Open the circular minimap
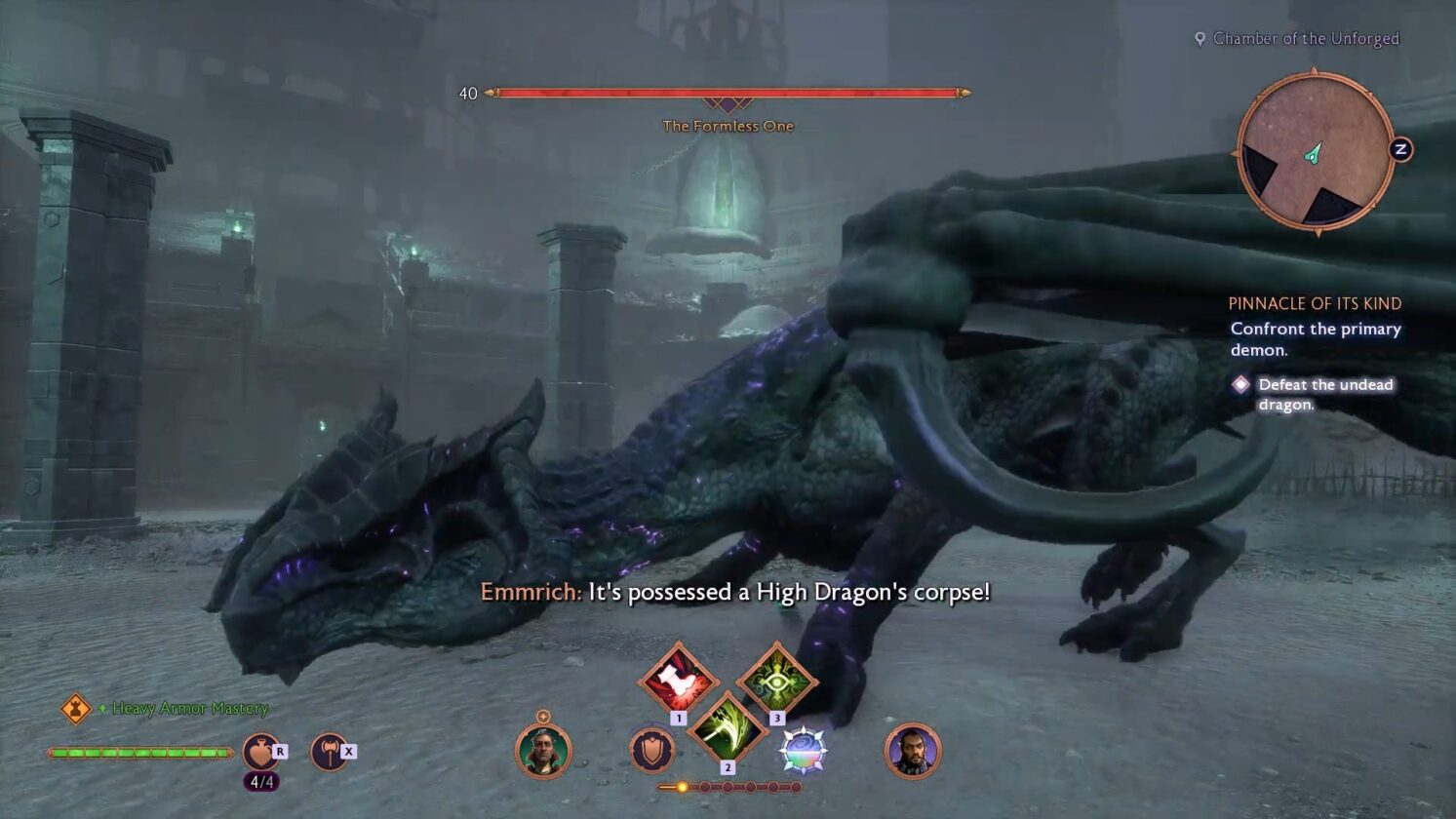This screenshot has width=1456, height=819. (1315, 153)
